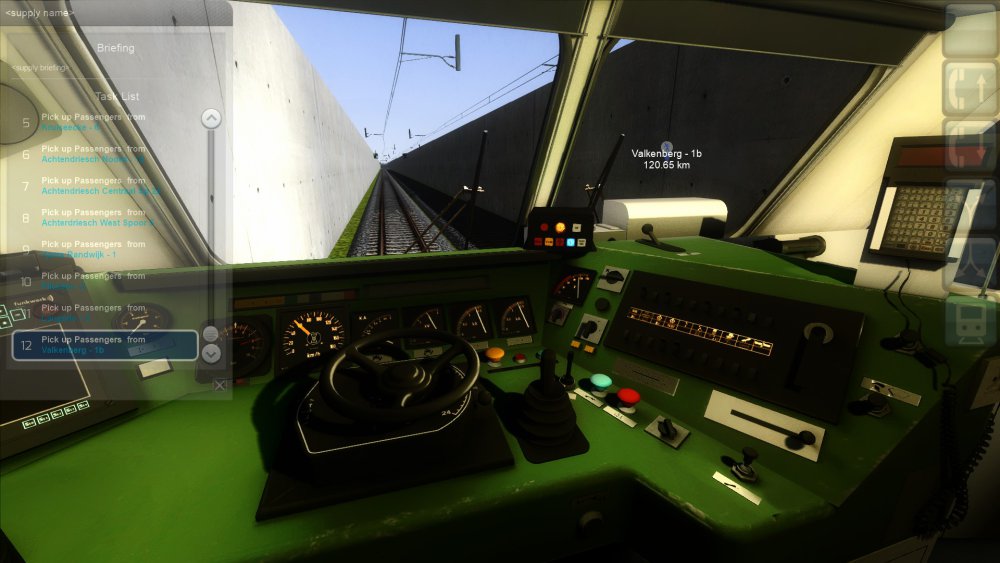The width and height of the screenshot is (1000, 563).
Task: Click the phone with red down arrow icon
Action: click(970, 146)
